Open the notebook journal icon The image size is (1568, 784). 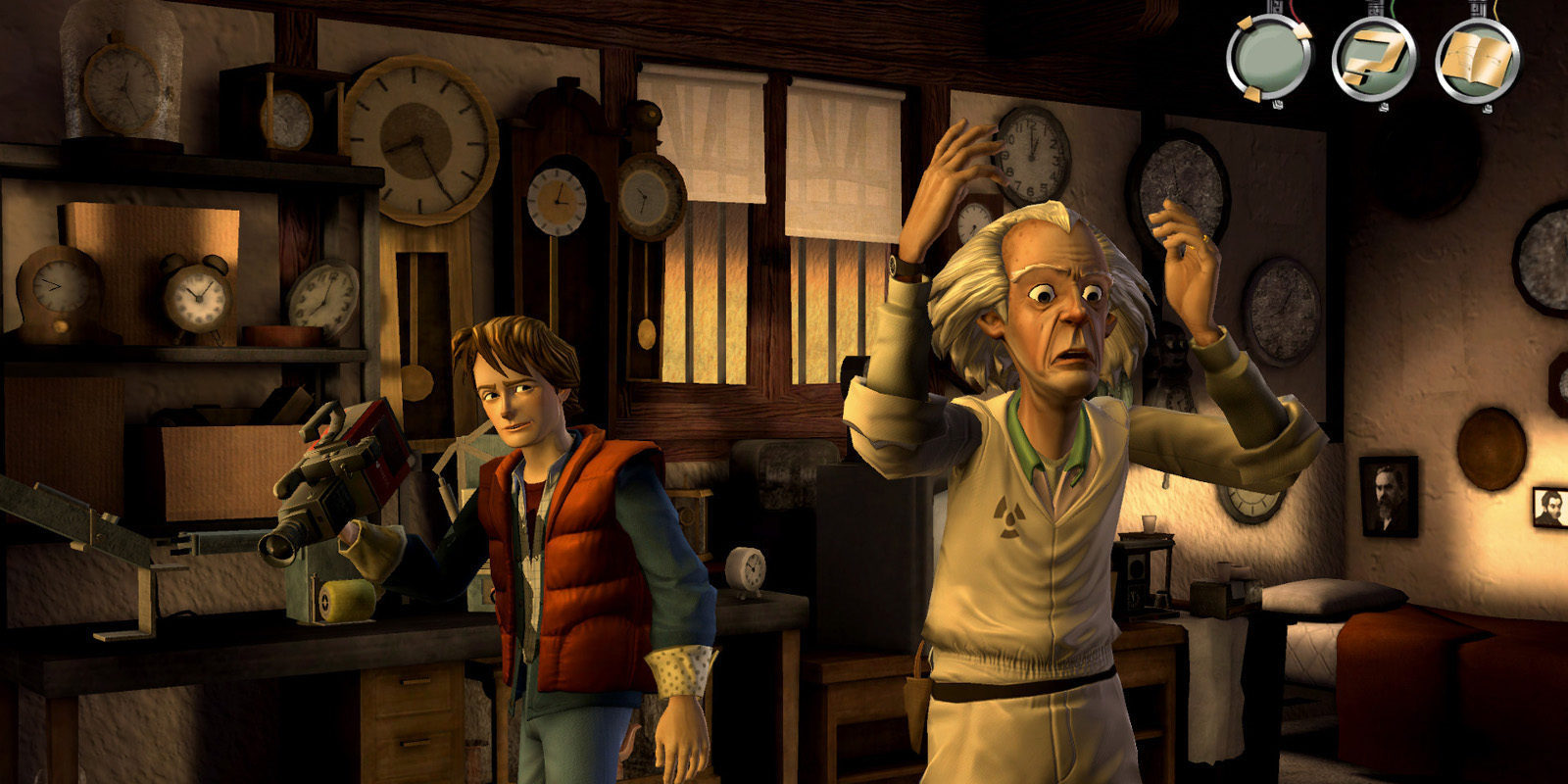[1477, 58]
